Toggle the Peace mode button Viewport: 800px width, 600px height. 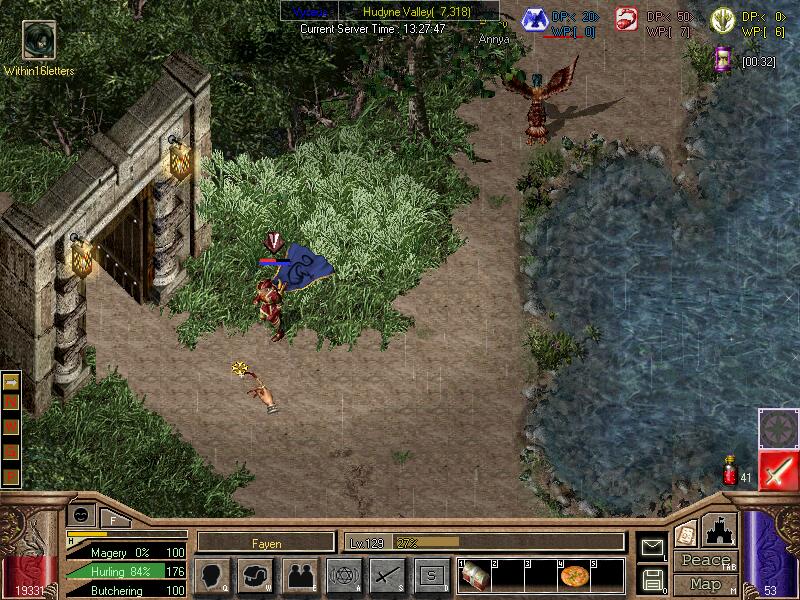click(705, 561)
